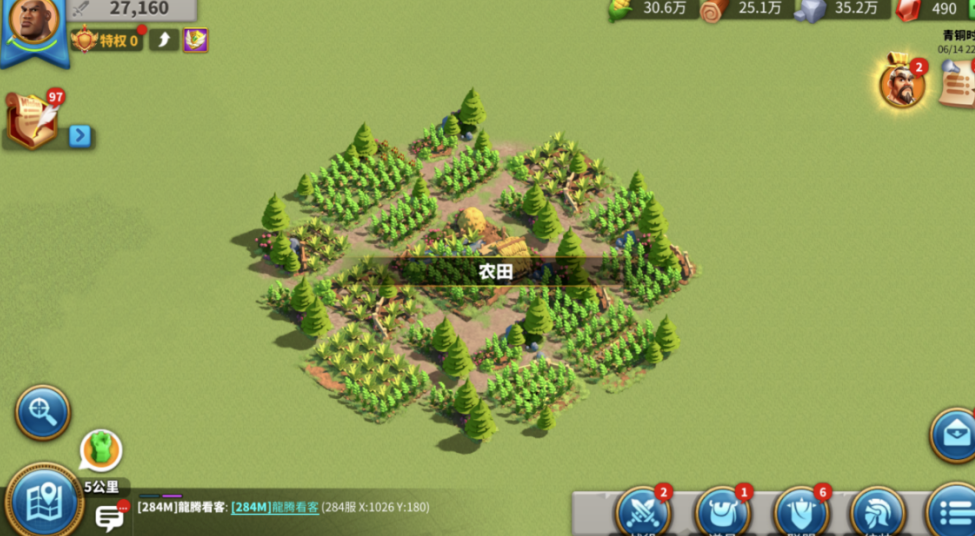Open the commander event portrait icon

(x=900, y=86)
